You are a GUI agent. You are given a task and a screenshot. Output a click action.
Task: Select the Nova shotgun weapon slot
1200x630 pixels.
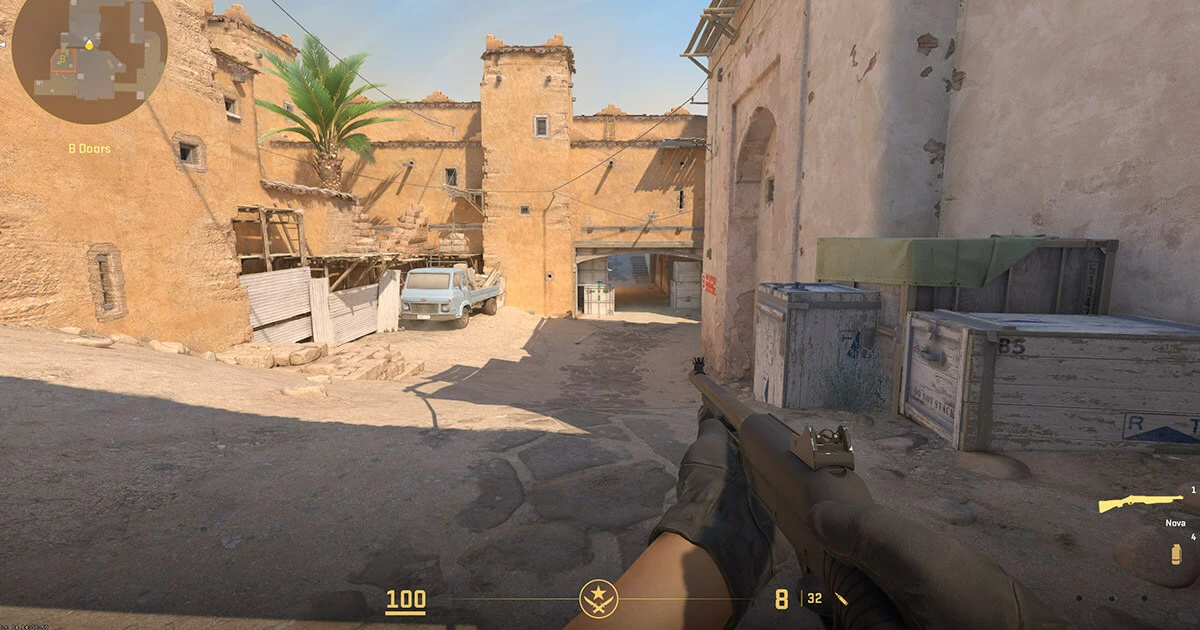pyautogui.click(x=1140, y=503)
